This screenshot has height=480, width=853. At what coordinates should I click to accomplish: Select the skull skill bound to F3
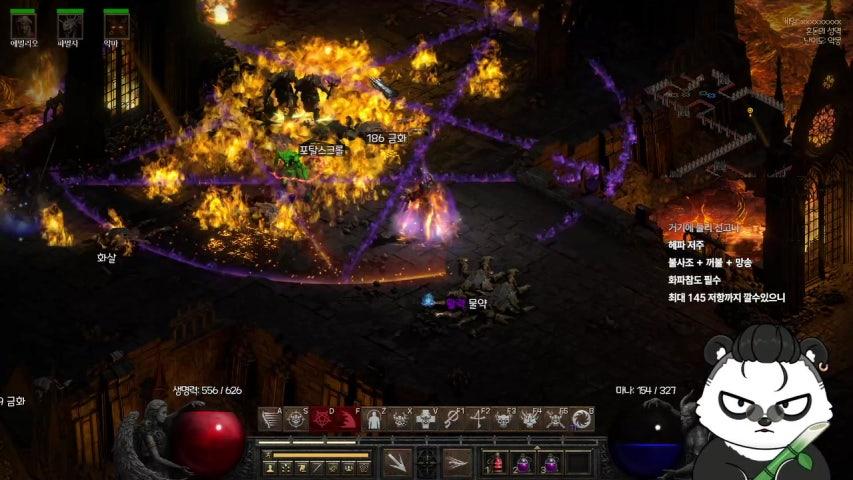[x=504, y=420]
